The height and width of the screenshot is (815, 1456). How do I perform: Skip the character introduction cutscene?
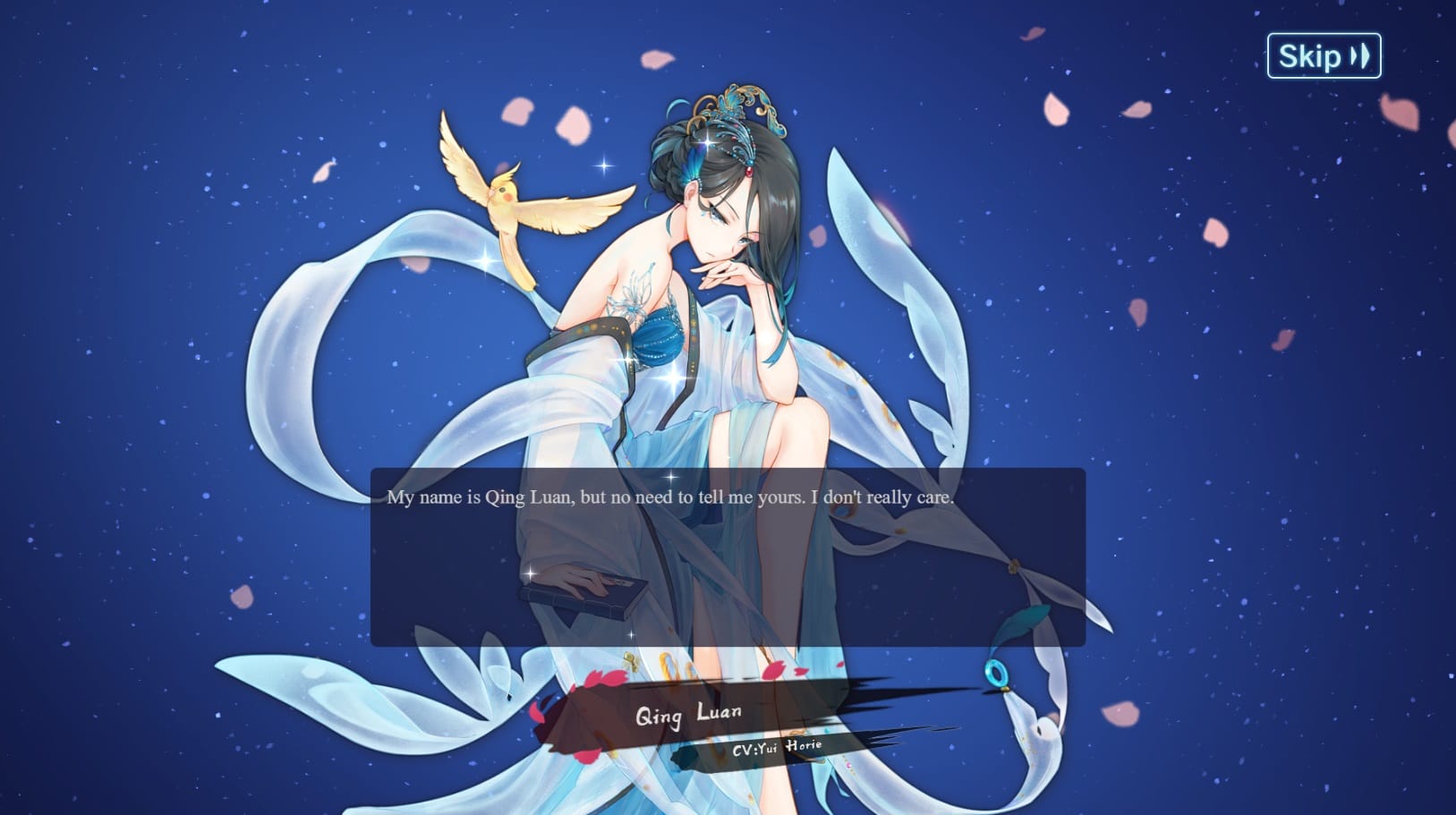(x=1324, y=56)
